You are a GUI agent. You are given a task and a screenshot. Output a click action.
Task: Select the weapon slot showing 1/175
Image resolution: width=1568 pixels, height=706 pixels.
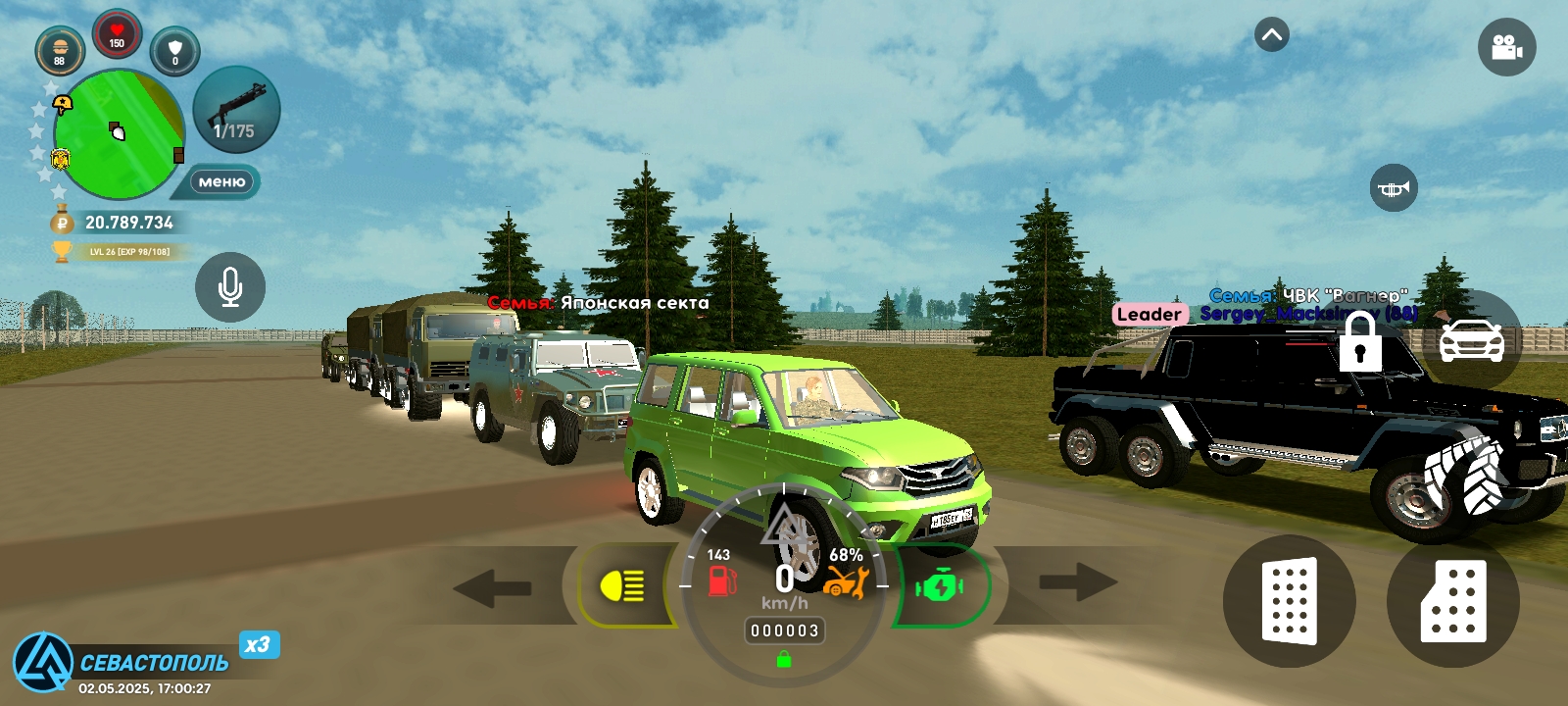pos(235,111)
